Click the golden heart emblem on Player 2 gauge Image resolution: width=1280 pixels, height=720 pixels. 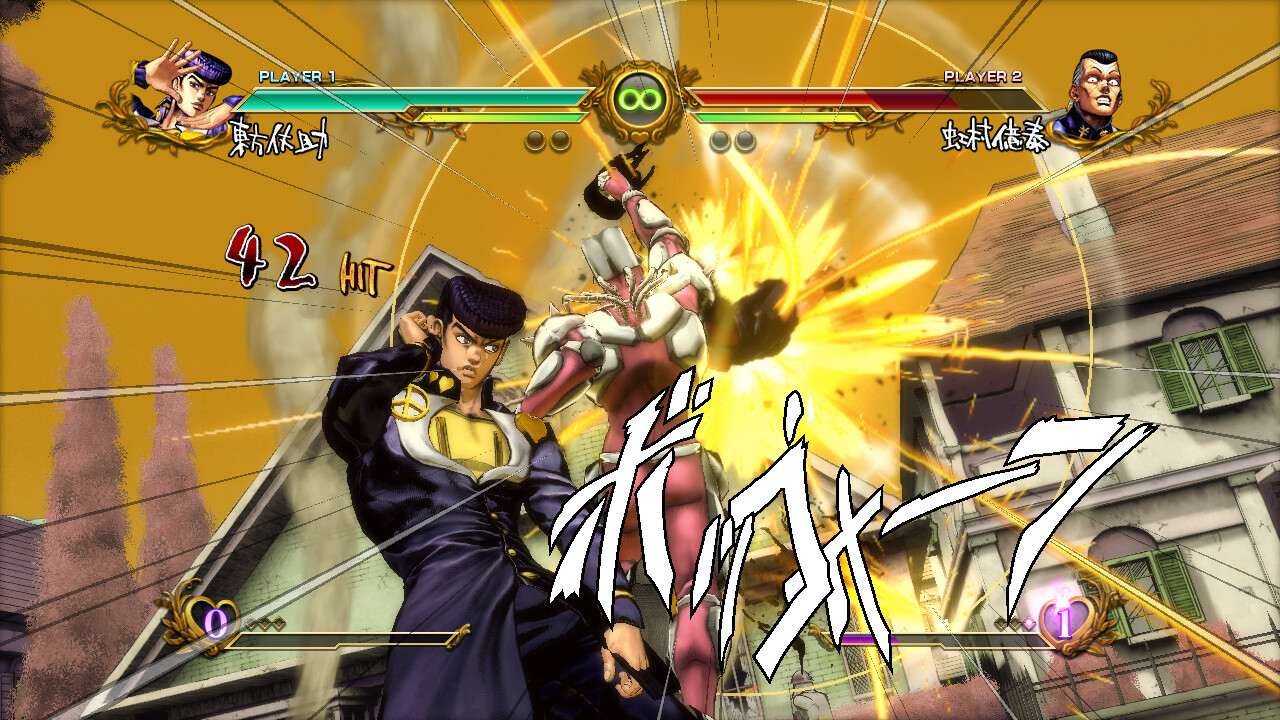tap(1065, 620)
